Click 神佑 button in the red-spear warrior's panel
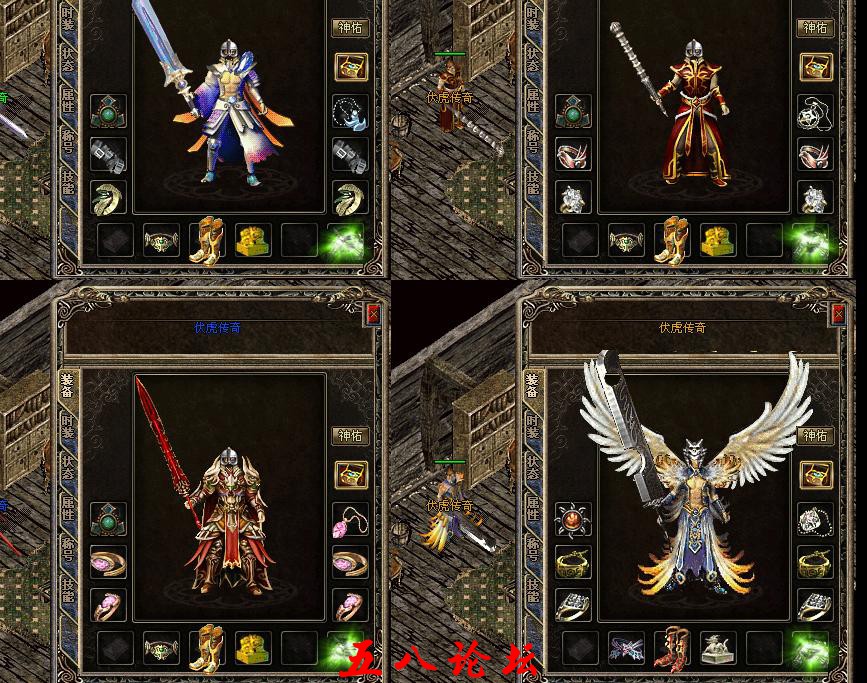 (351, 436)
